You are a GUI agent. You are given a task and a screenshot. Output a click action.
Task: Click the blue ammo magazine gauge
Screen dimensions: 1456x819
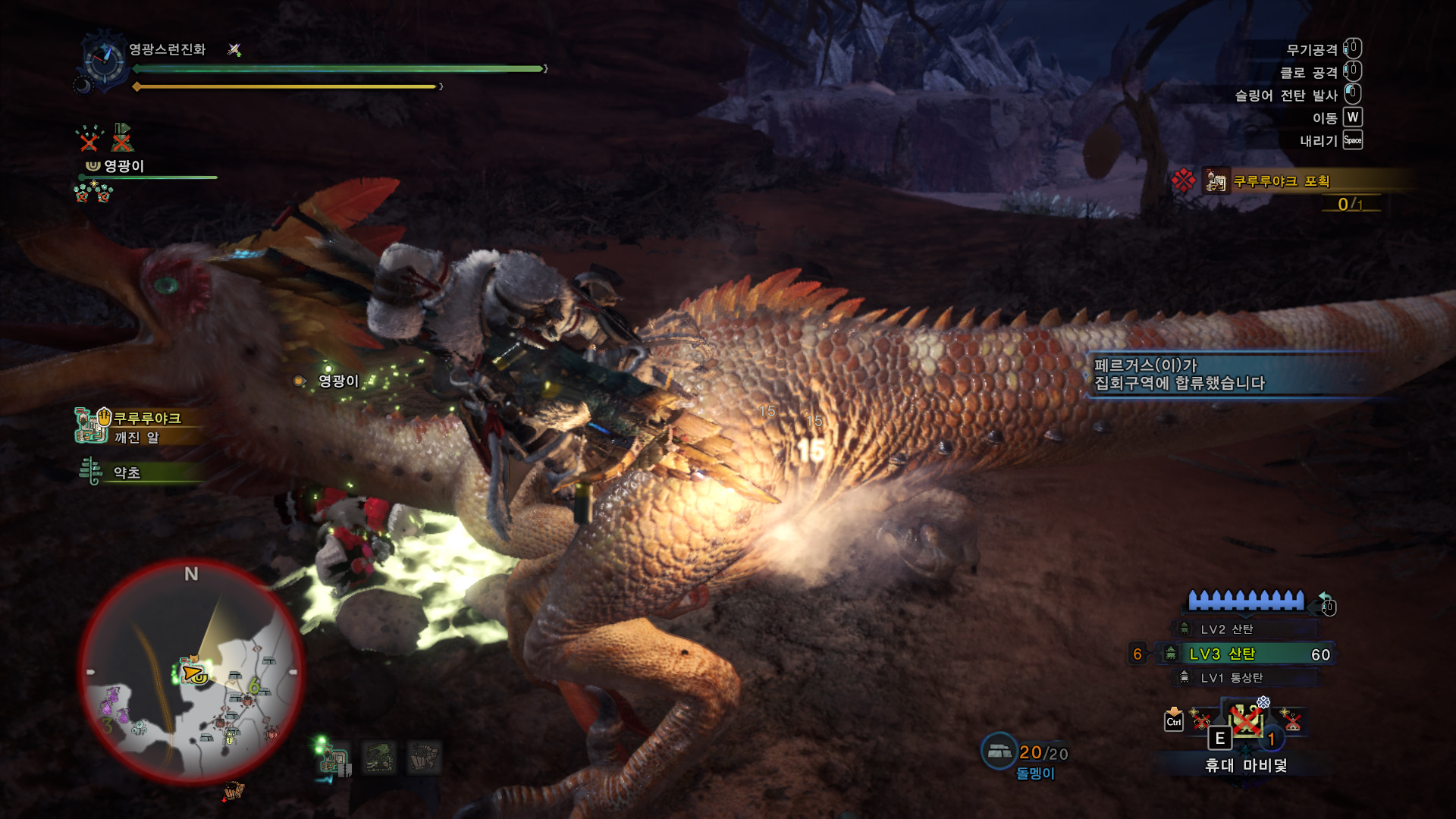(x=1245, y=601)
